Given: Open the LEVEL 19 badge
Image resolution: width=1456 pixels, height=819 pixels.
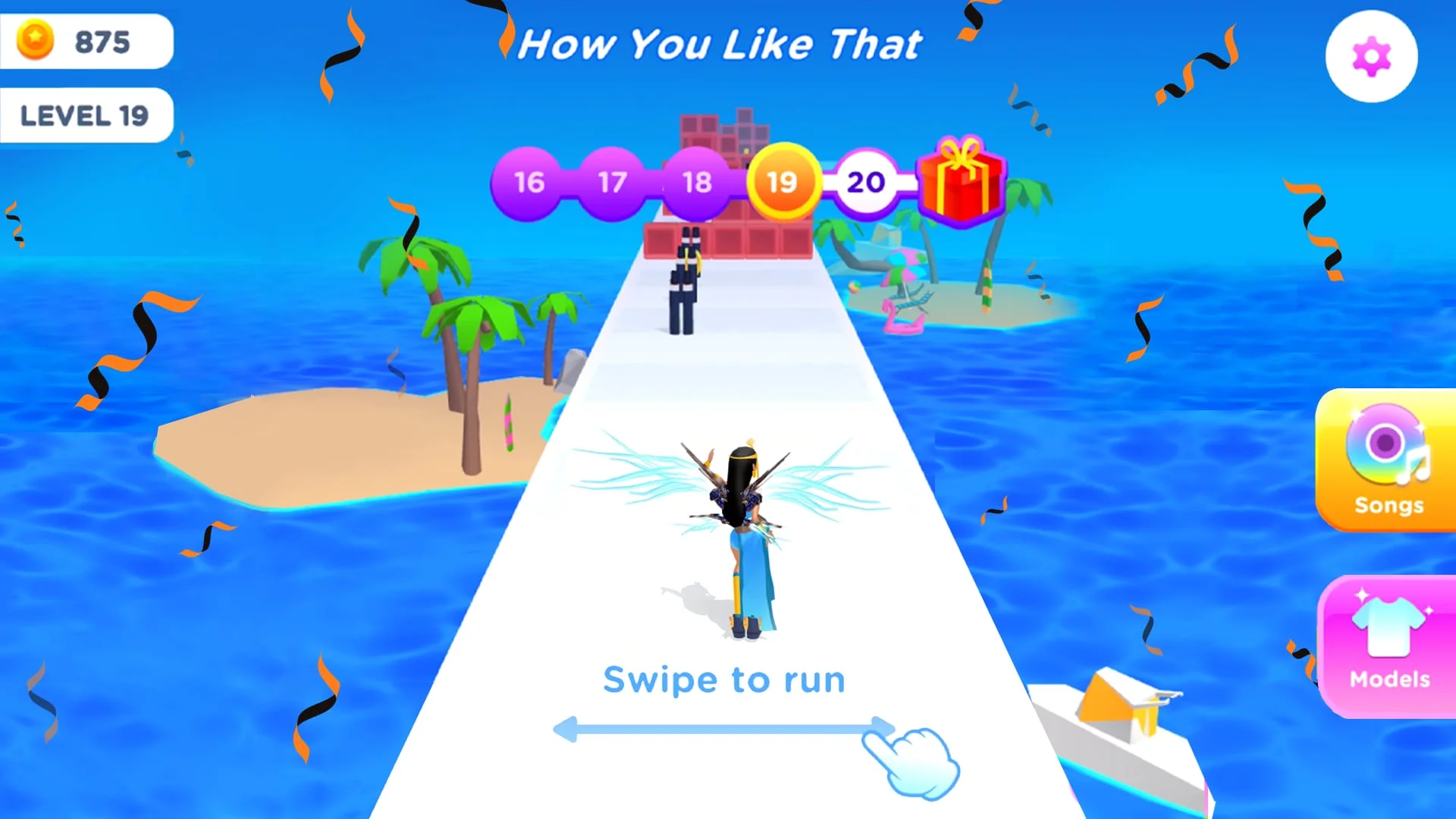Looking at the screenshot, I should point(86,115).
